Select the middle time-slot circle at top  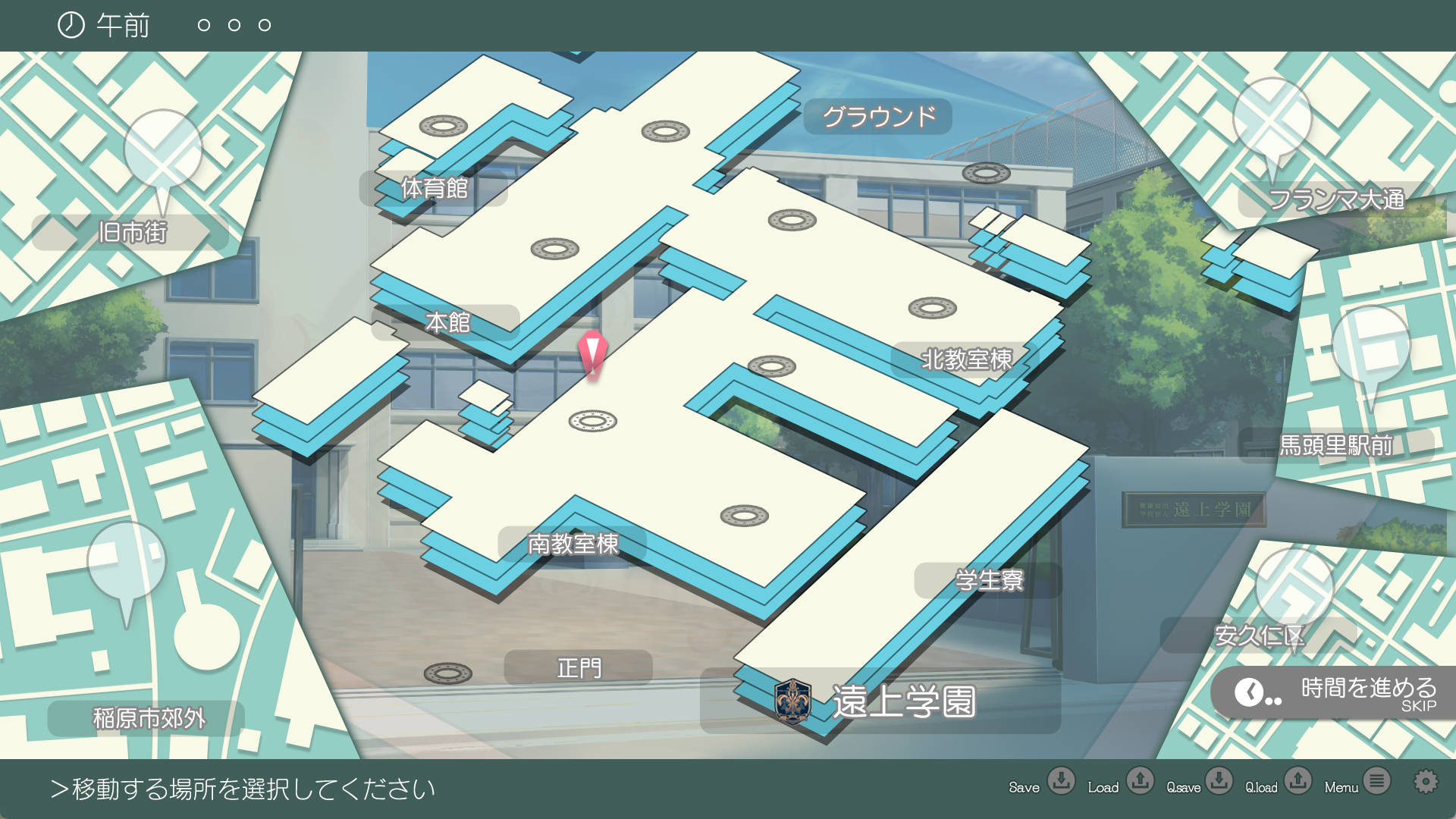click(x=234, y=25)
